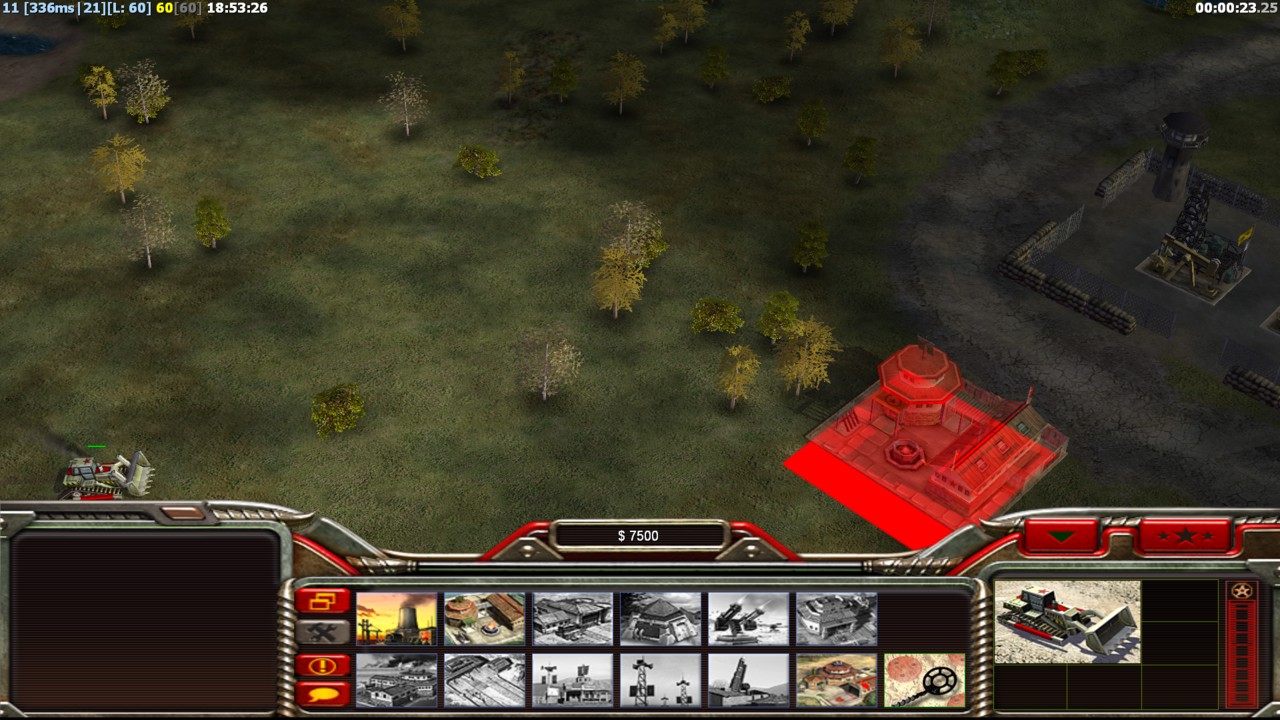Choose the Gattling Cannon build icon
Viewport: 1280px width, 720px height.
749,619
